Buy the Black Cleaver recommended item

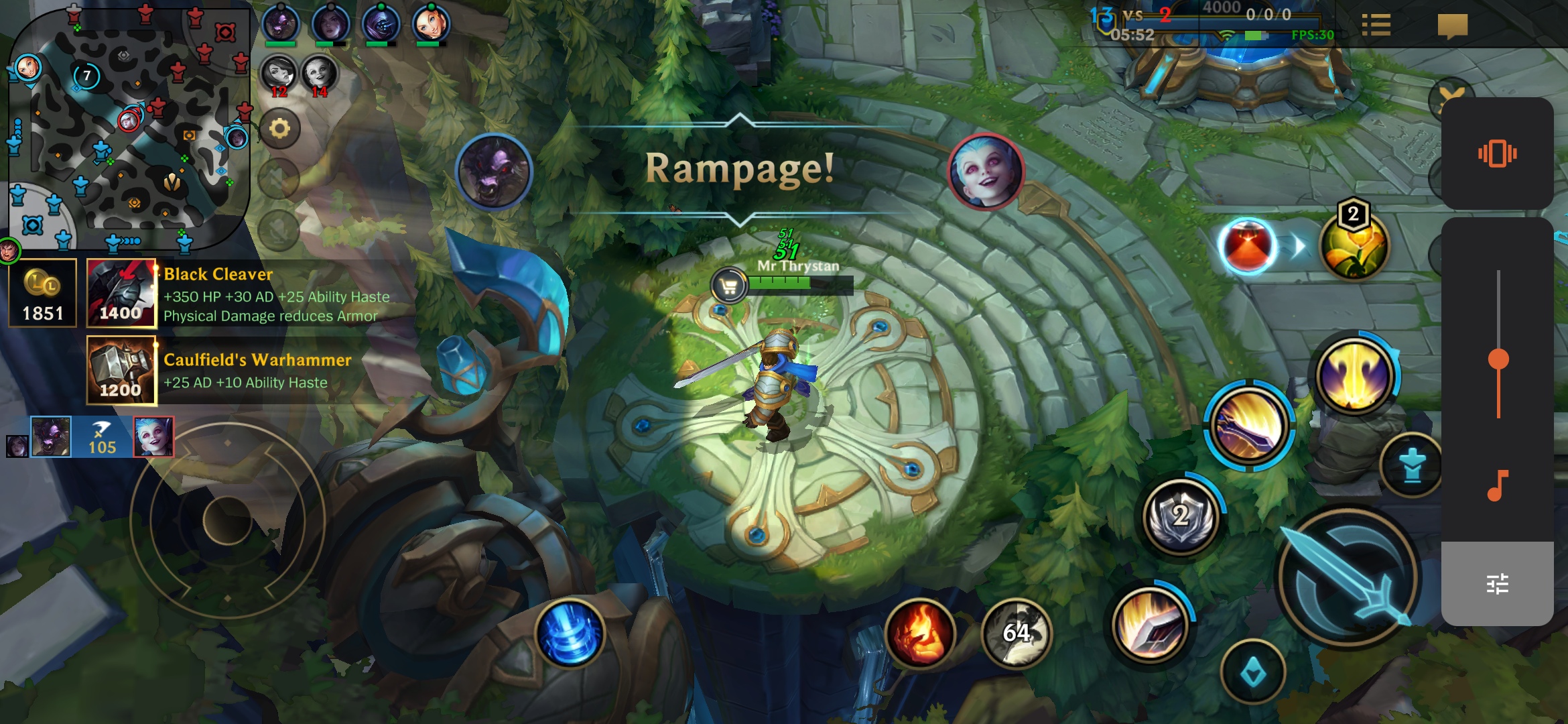pos(121,294)
